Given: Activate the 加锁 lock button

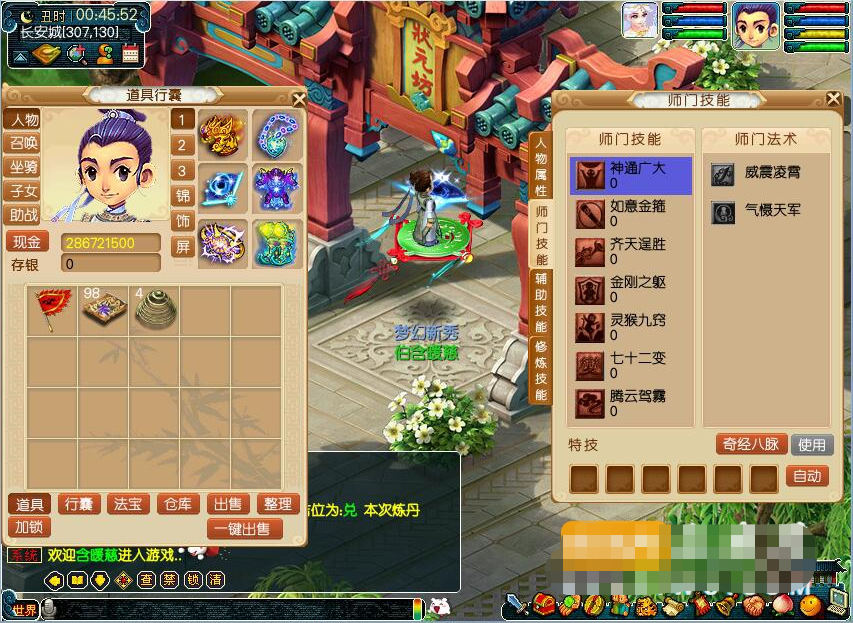Looking at the screenshot, I should coord(30,527).
